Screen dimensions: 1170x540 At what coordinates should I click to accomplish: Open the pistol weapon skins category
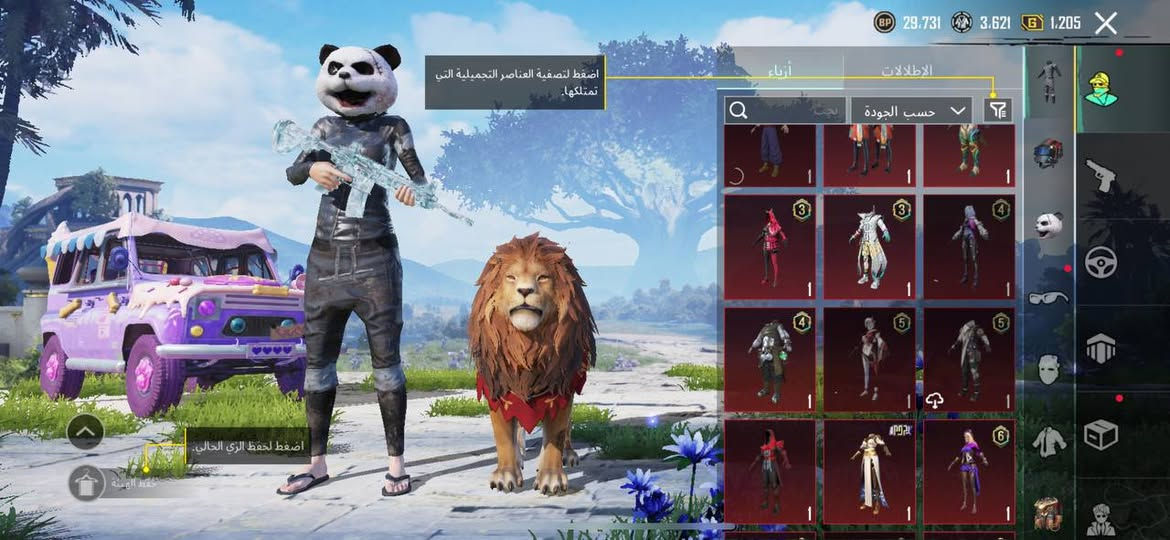pos(1101,175)
